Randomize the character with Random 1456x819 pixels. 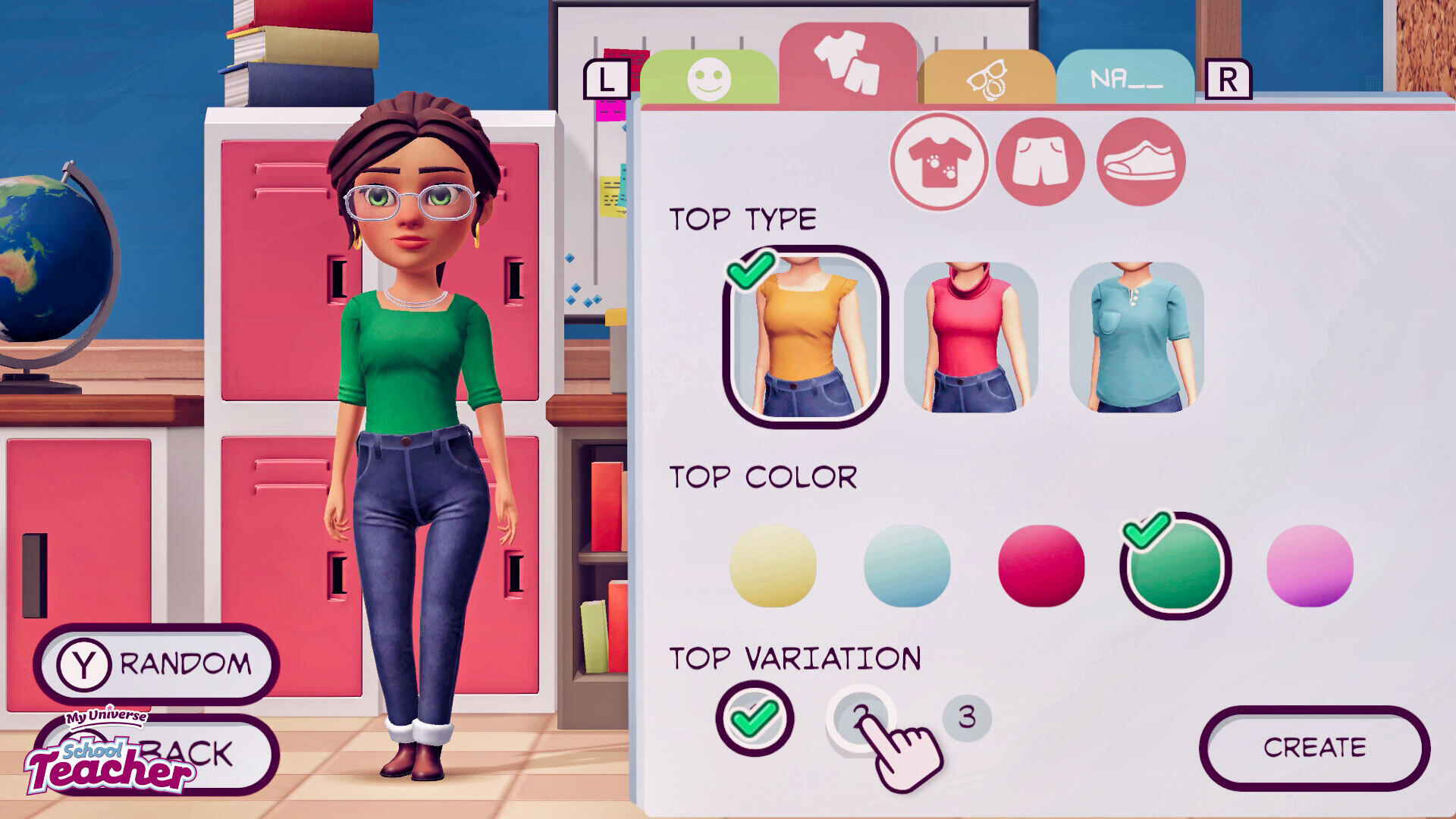point(157,664)
